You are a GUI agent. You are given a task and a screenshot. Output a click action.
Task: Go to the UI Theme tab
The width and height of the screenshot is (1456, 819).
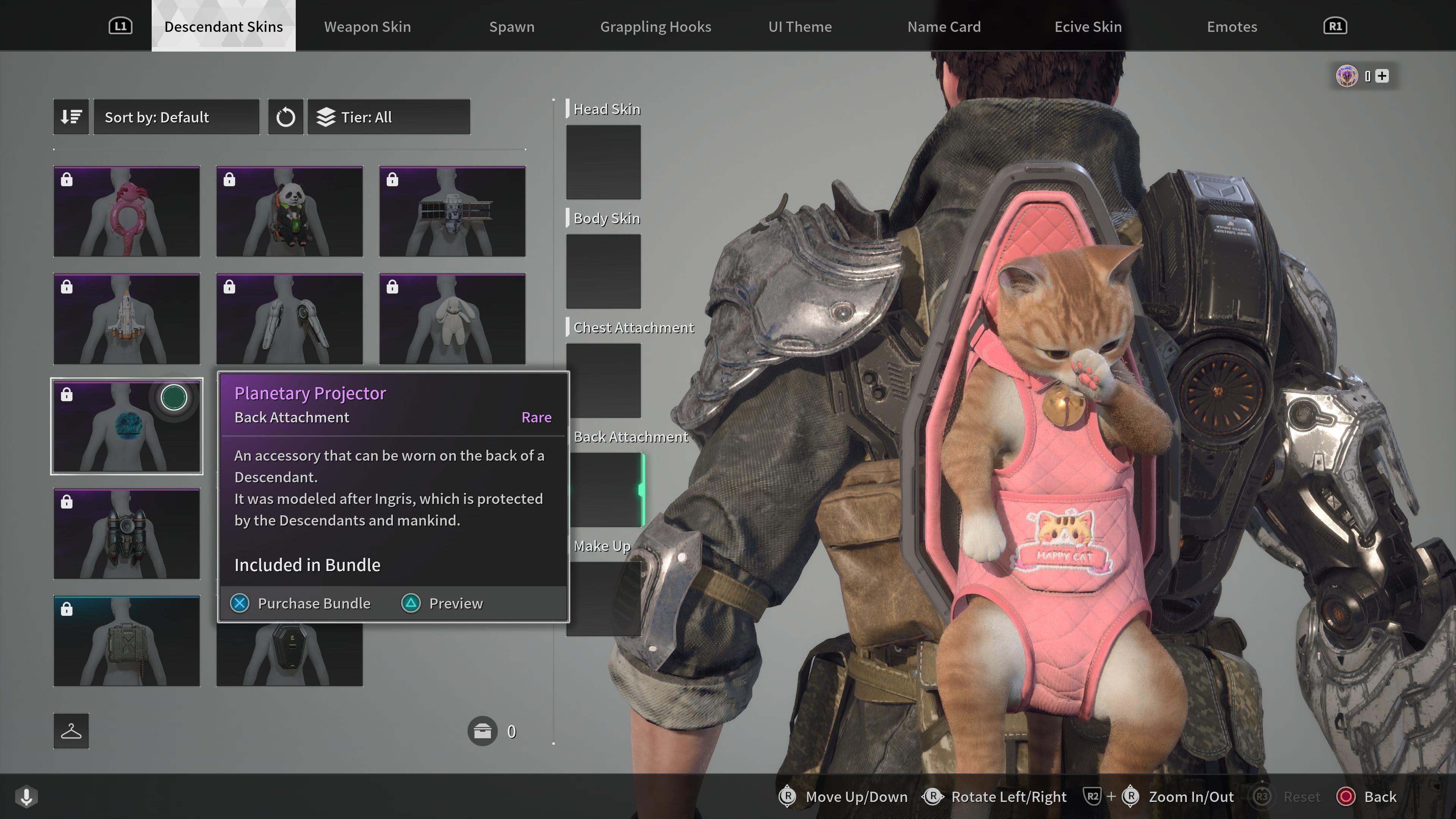coord(800,27)
